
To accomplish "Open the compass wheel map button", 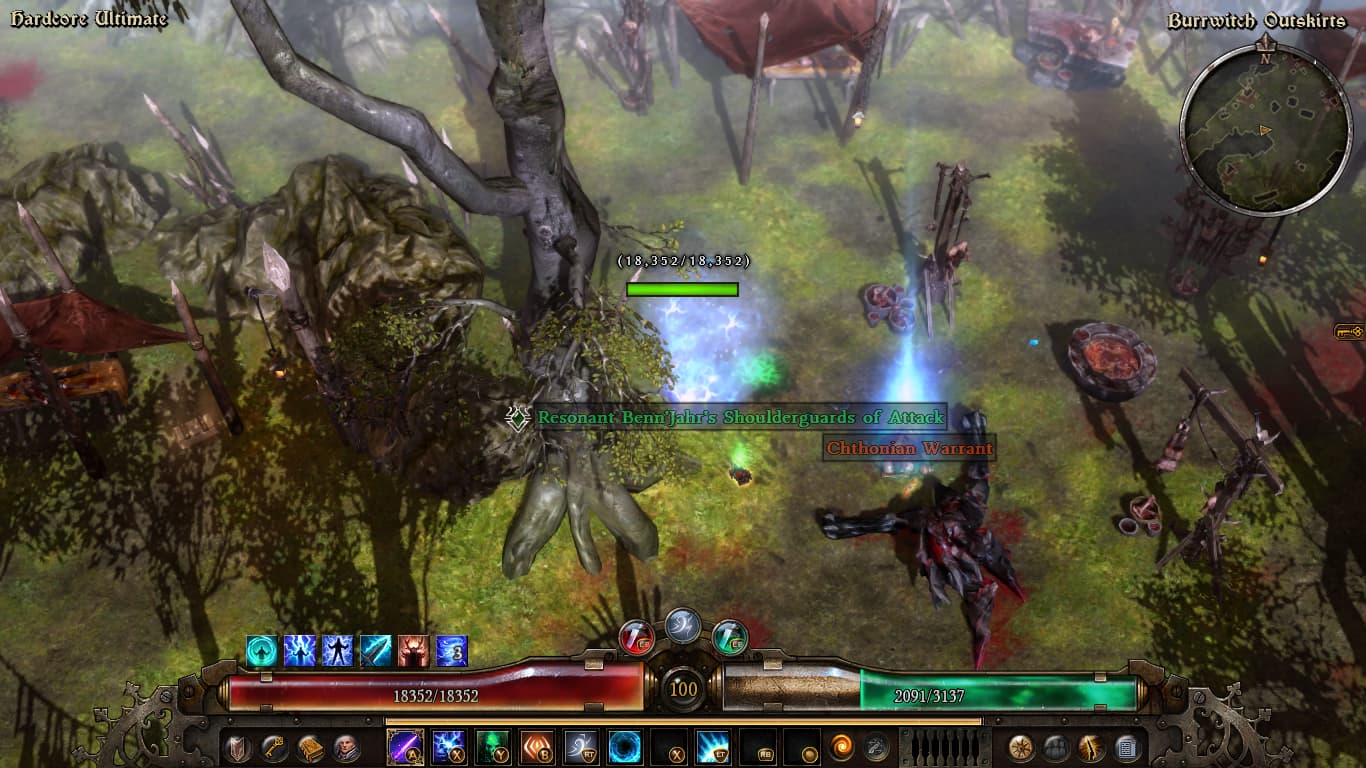I will pos(1021,747).
